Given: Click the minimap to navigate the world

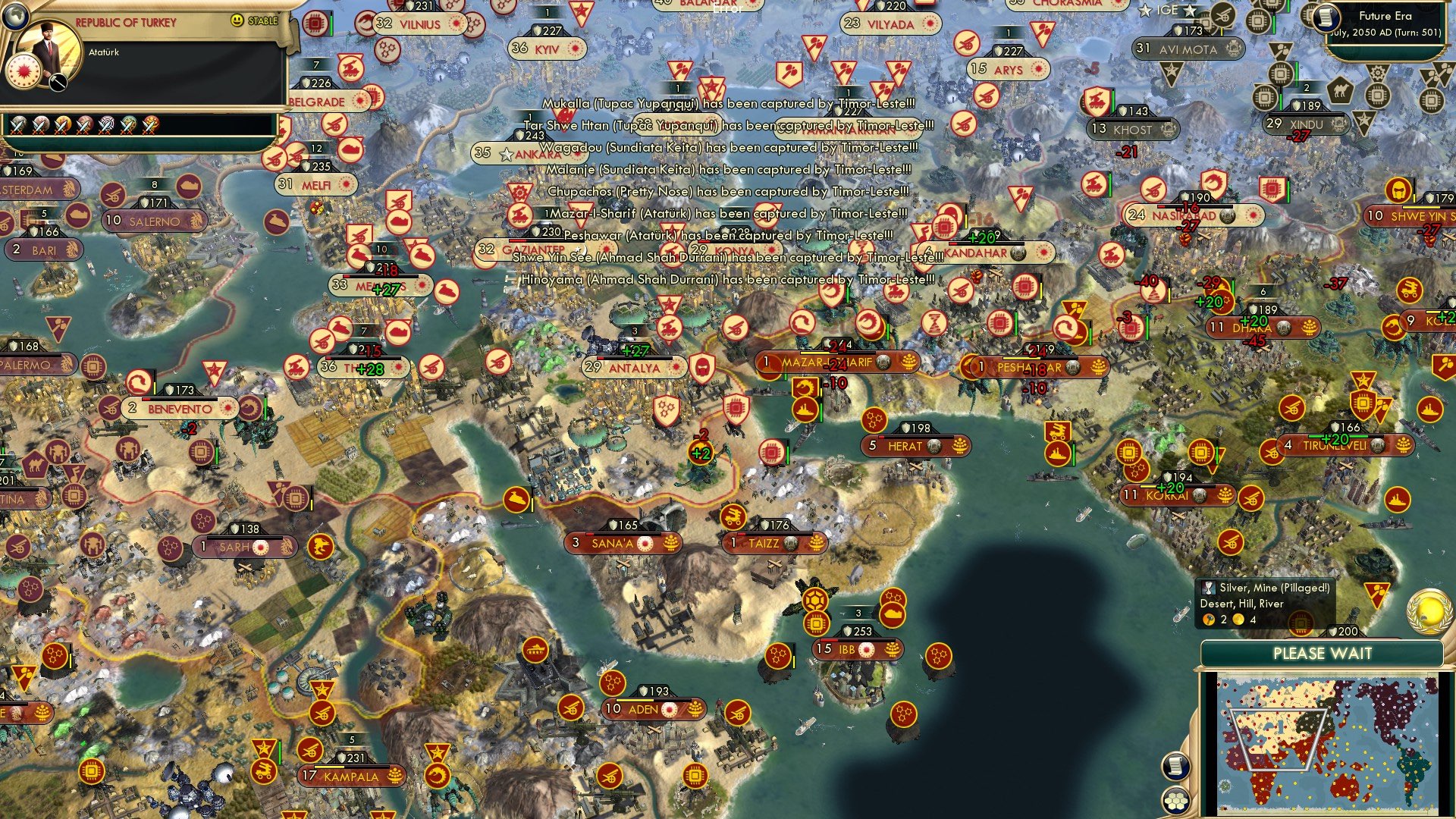Looking at the screenshot, I should 1327,743.
